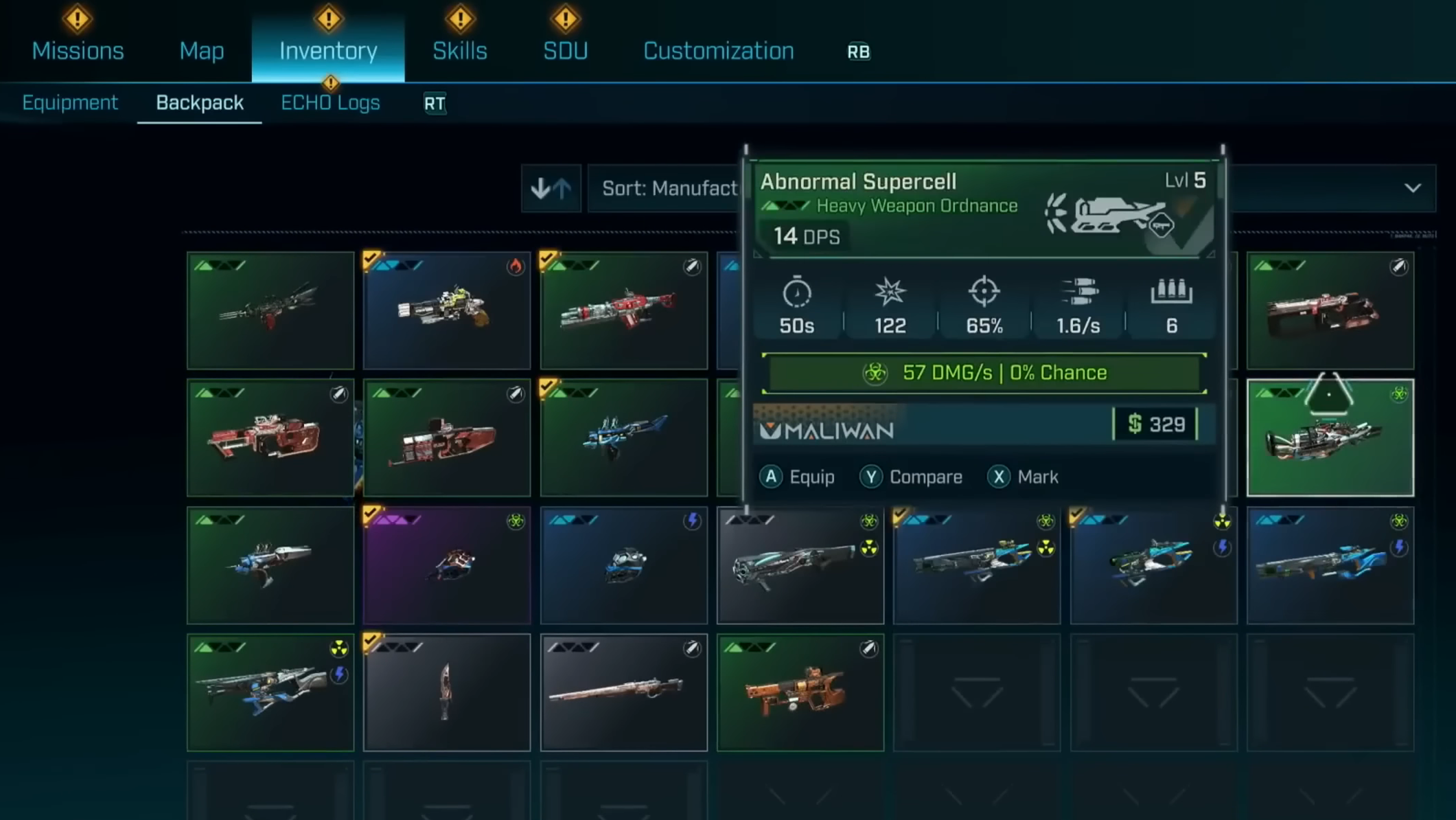This screenshot has height=820, width=1456.
Task: Select the highlighted Abnormal Supercell slot
Action: coord(1330,437)
